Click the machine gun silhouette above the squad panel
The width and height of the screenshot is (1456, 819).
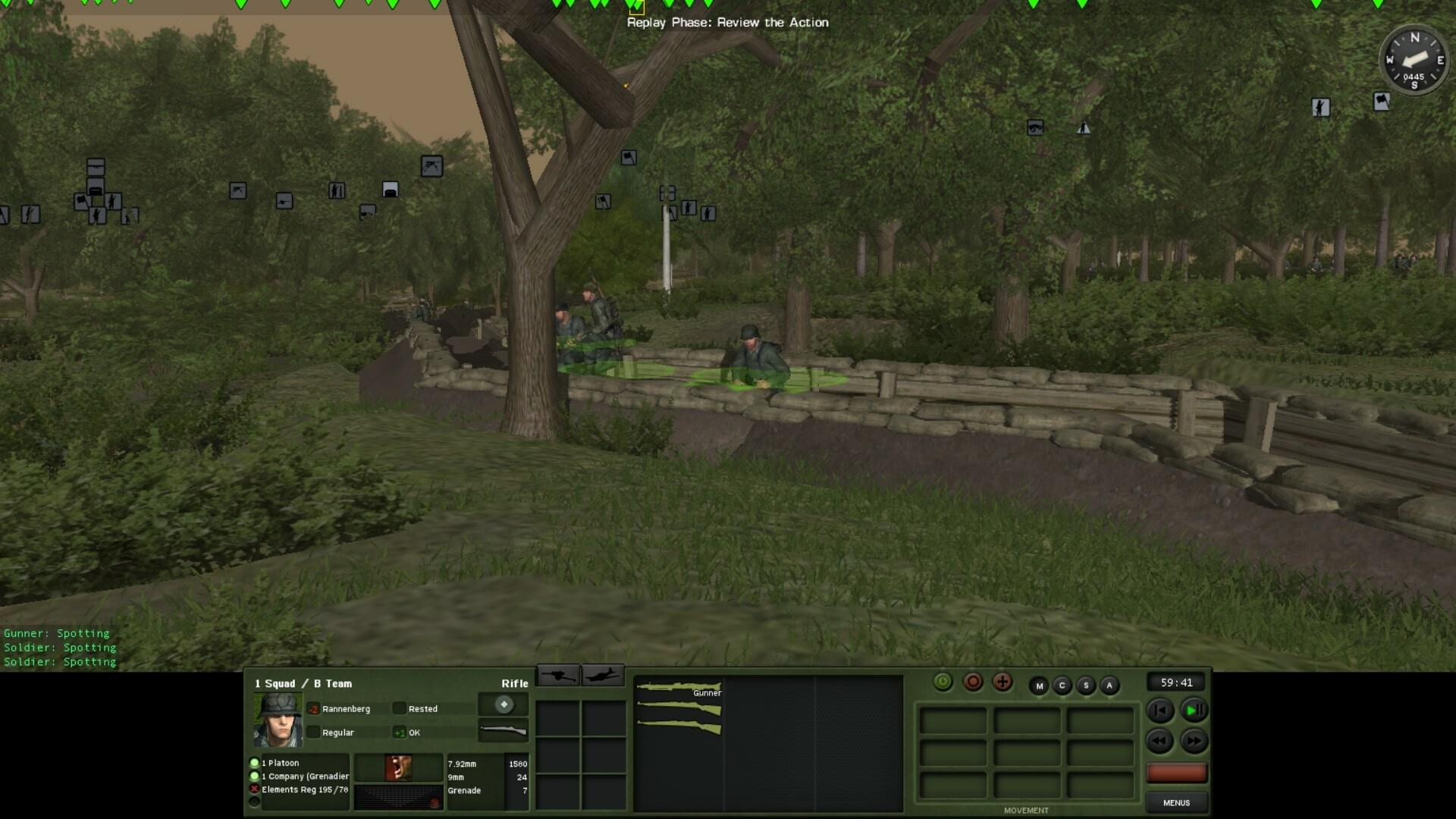(x=559, y=675)
